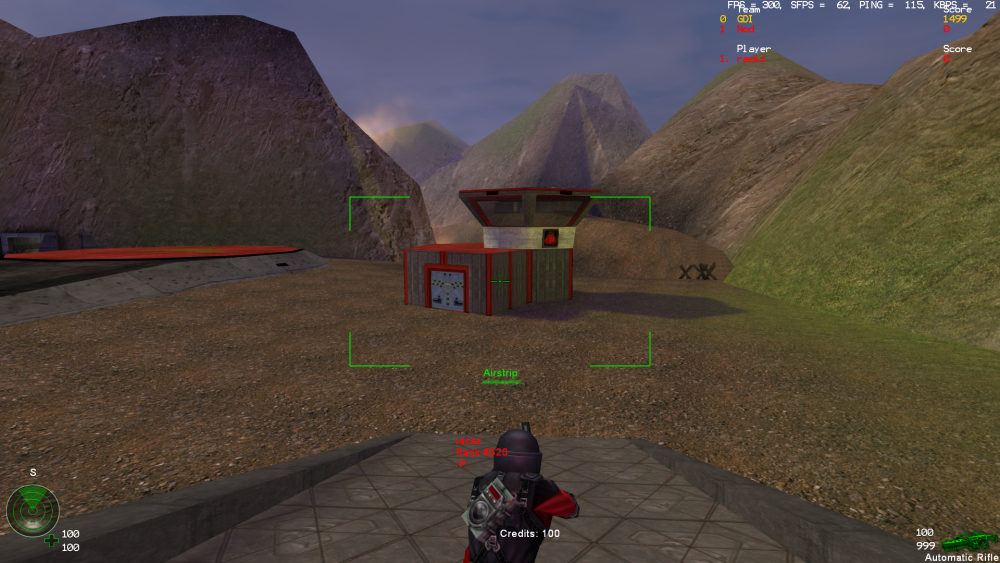The image size is (1000, 563).
Task: Click the circular radar minimap
Action: pyautogui.click(x=33, y=511)
